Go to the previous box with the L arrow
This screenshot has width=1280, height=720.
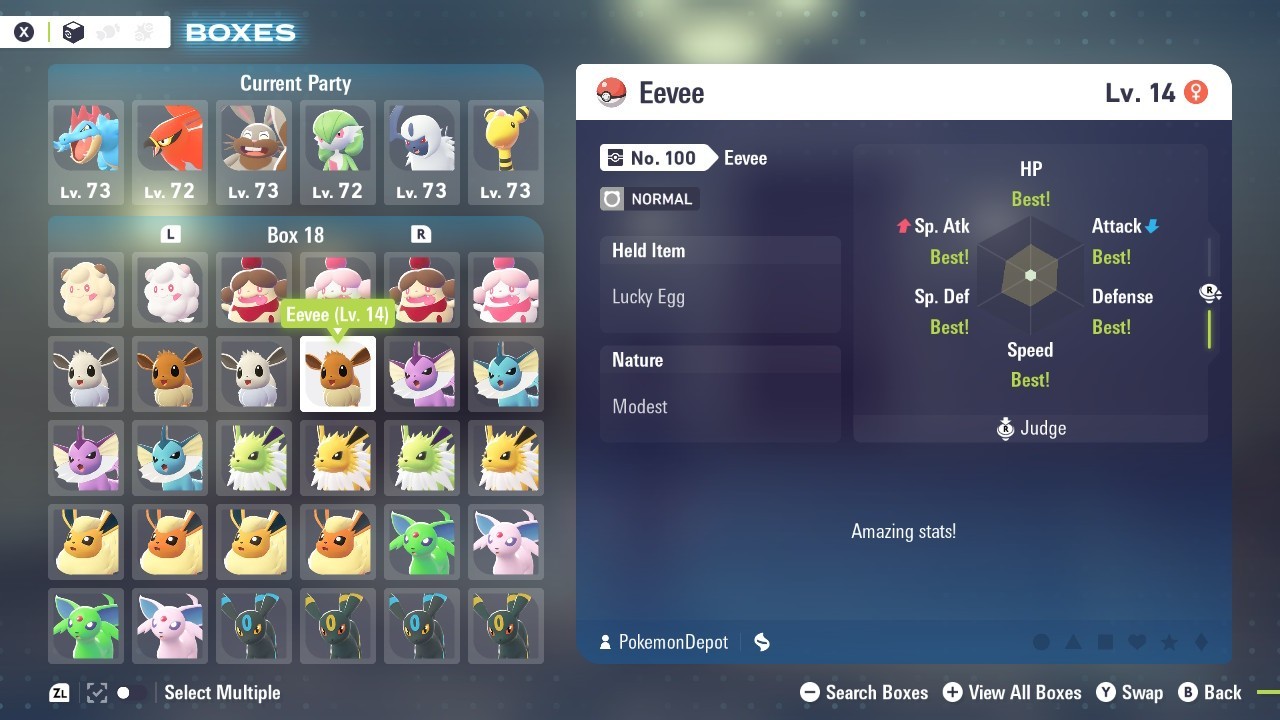click(170, 235)
